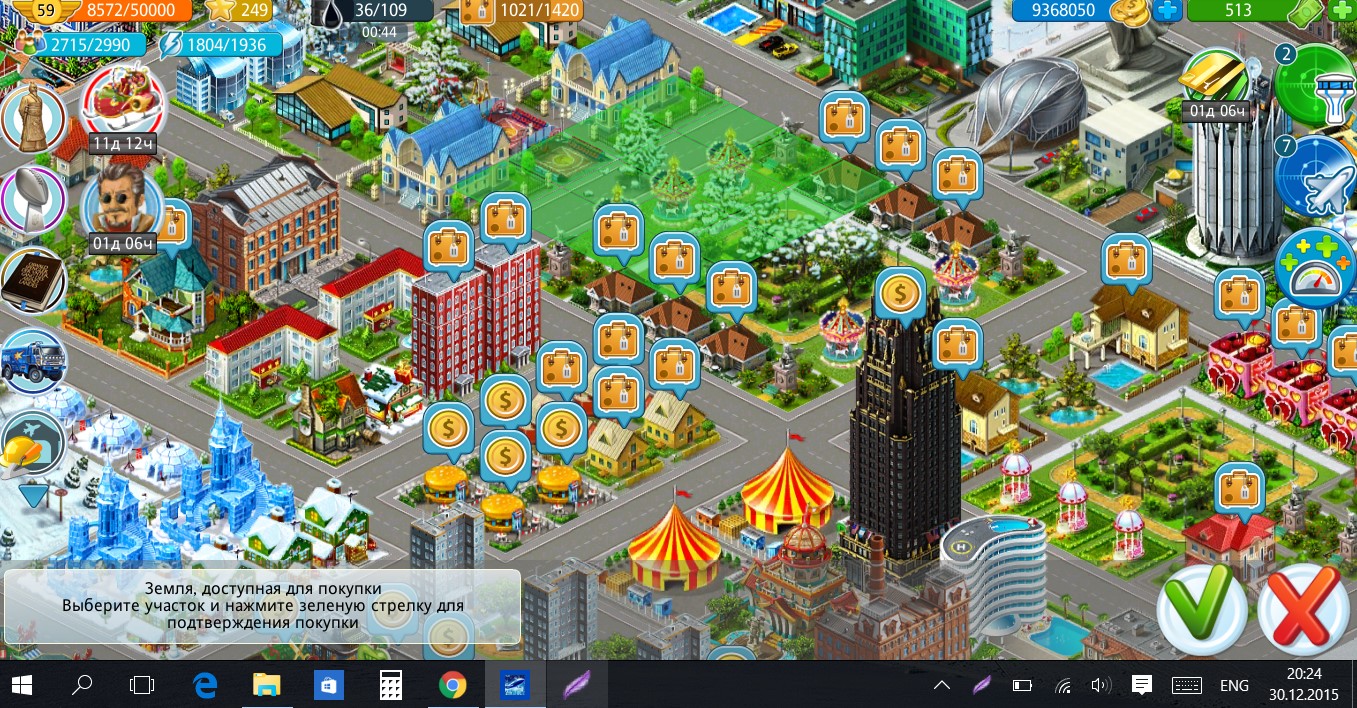Image resolution: width=1357 pixels, height=708 pixels.
Task: Open Google Chrome from the taskbar
Action: click(x=453, y=685)
